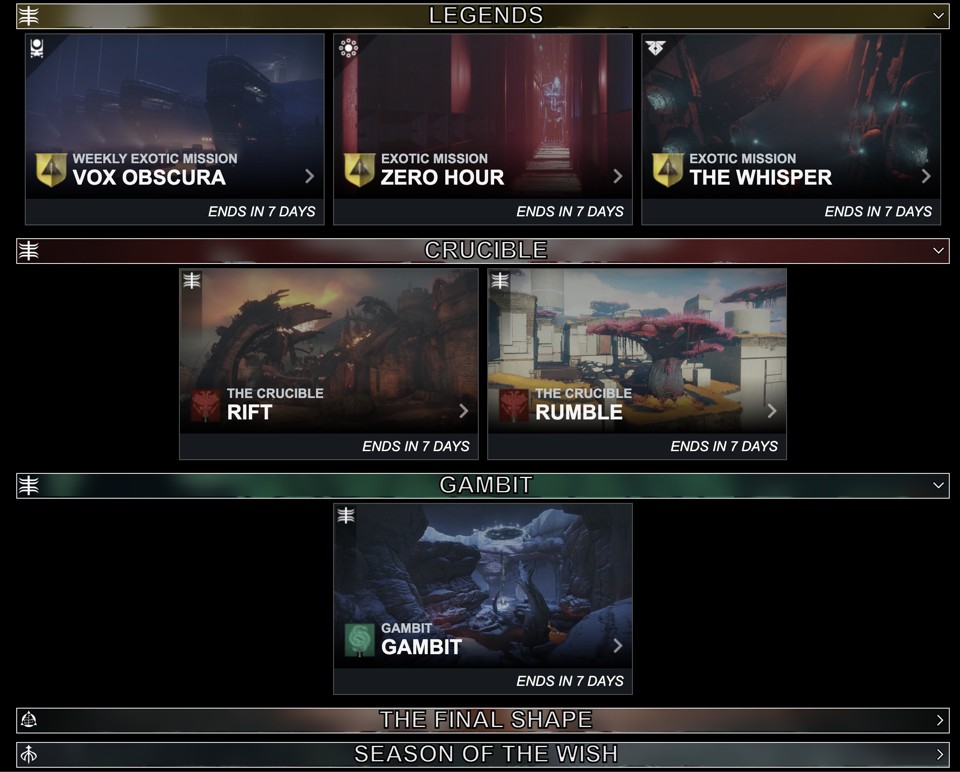Expand the Season of the Wish section
Image resolution: width=960 pixels, height=772 pixels.
939,754
